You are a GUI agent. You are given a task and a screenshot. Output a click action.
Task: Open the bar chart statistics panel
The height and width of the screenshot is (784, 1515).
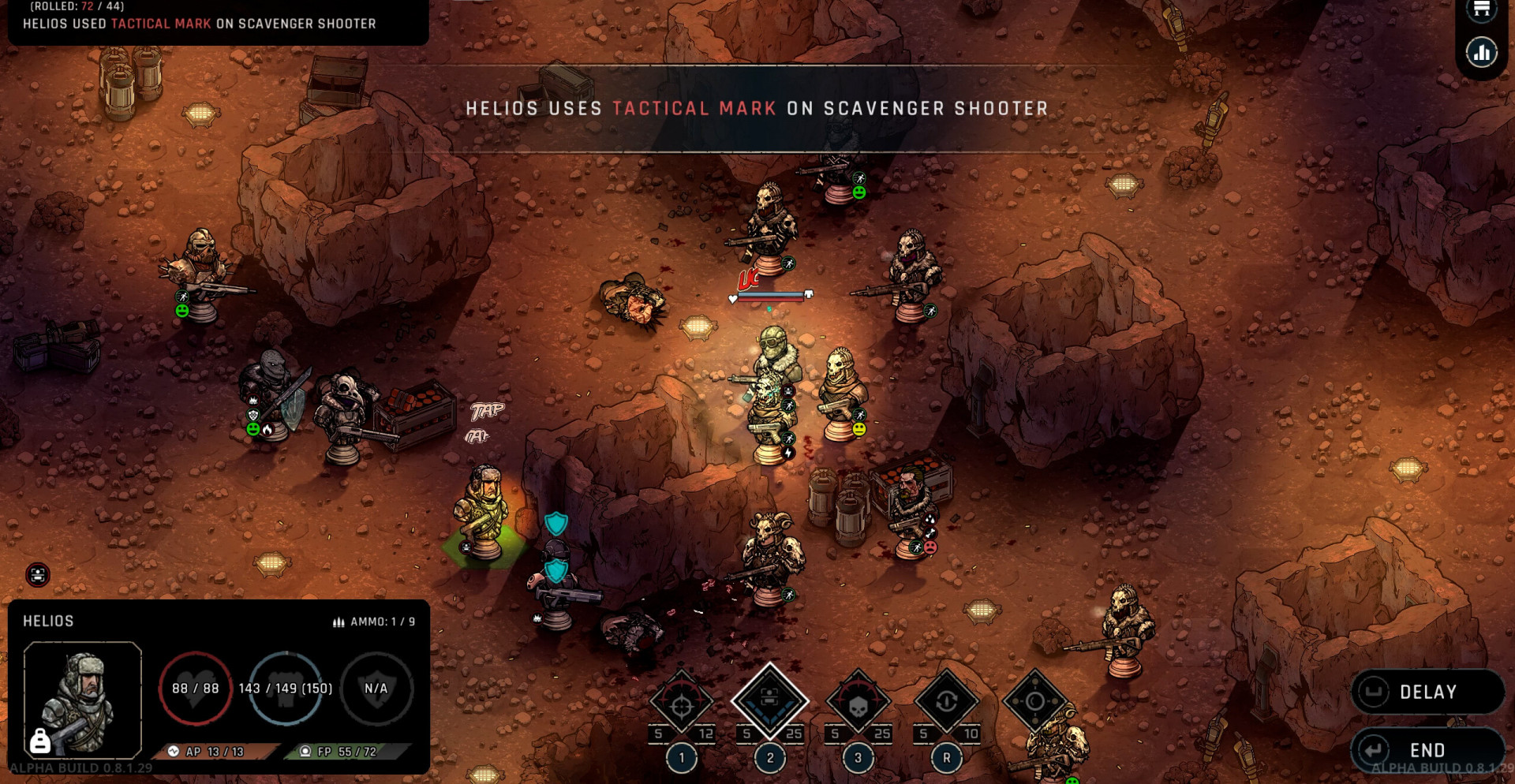click(1481, 54)
